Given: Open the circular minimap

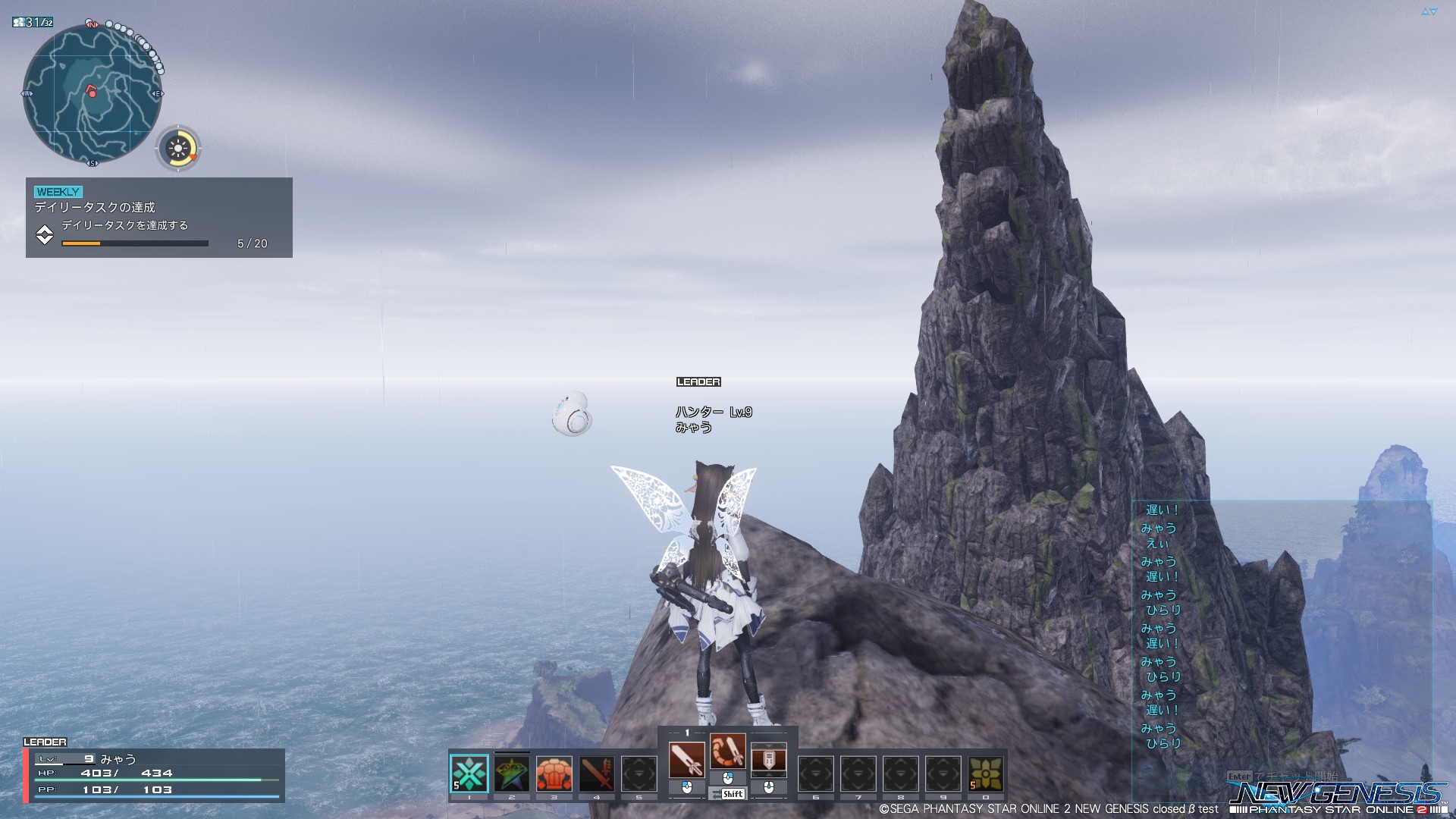Looking at the screenshot, I should (93, 93).
